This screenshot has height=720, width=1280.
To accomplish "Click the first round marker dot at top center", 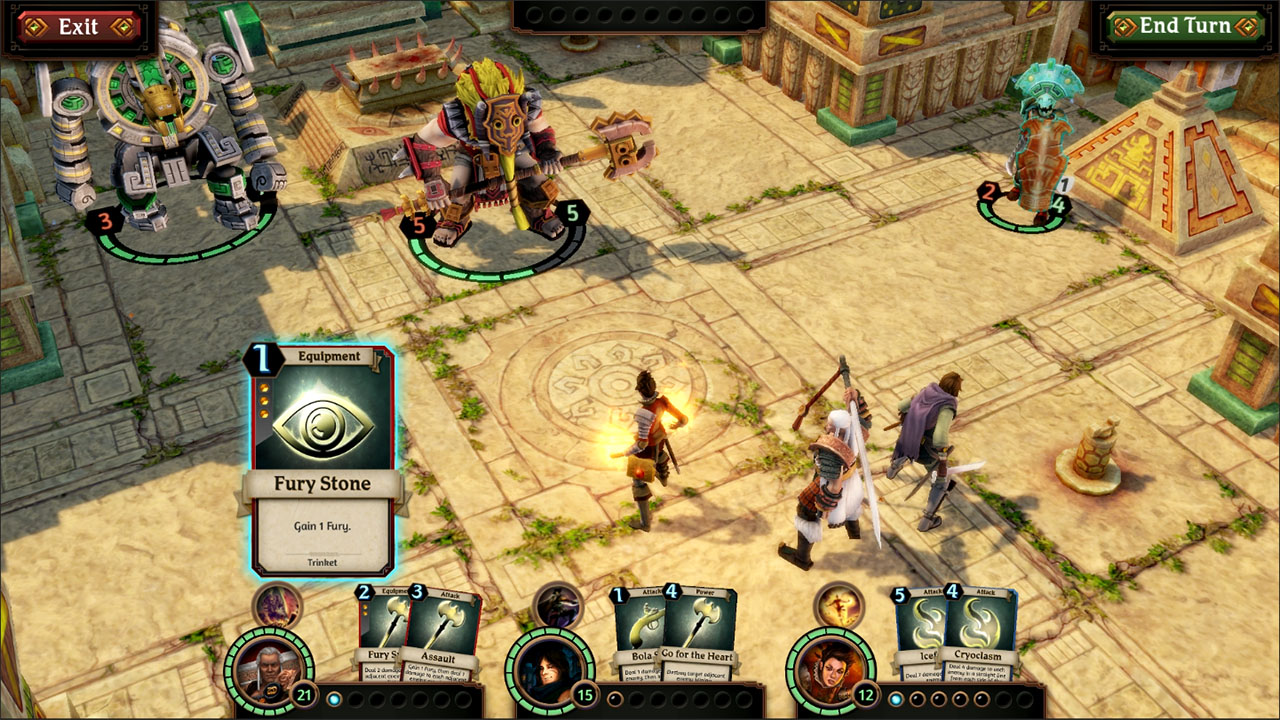I will click(x=533, y=14).
